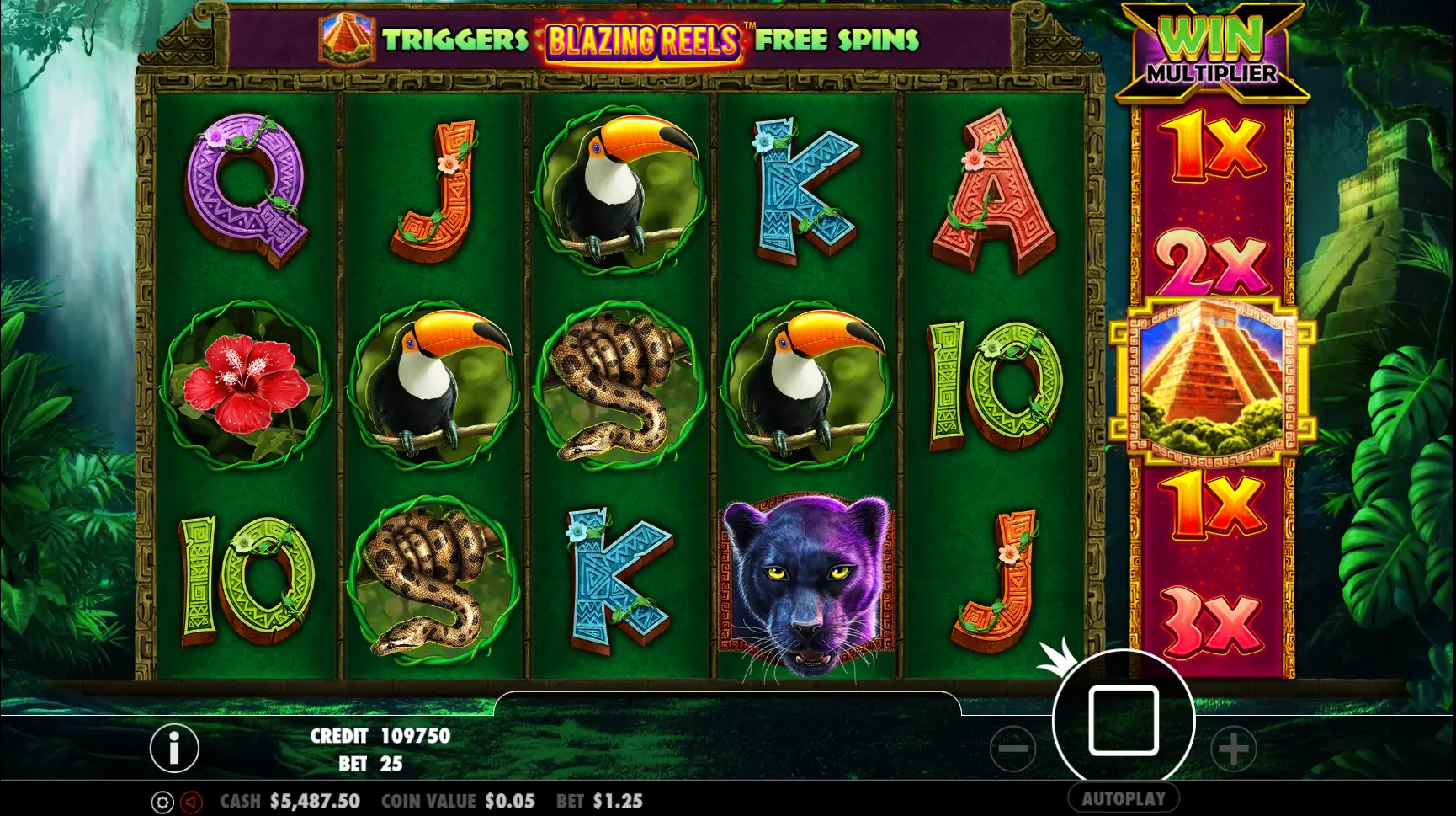This screenshot has height=816, width=1456.
Task: Open the Autoplay options
Action: (x=1124, y=798)
